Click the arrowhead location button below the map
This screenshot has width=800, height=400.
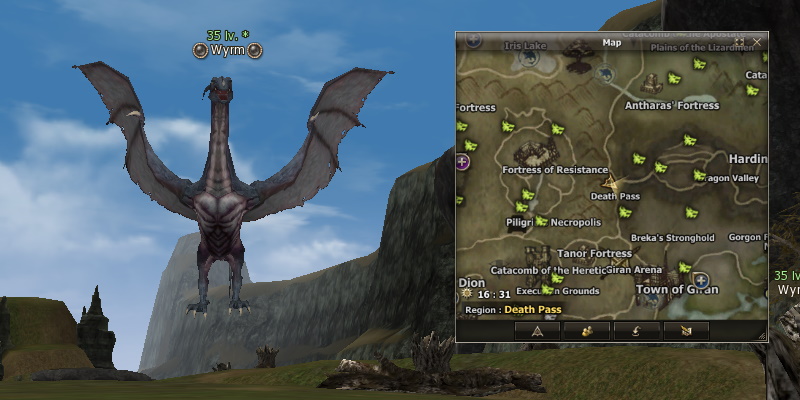[x=537, y=330]
